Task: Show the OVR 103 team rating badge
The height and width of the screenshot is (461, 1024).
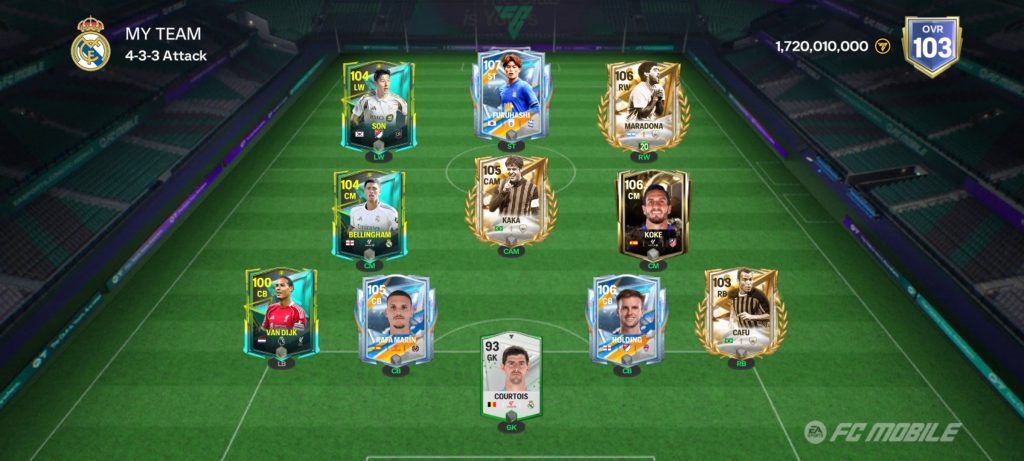Action: (x=930, y=45)
